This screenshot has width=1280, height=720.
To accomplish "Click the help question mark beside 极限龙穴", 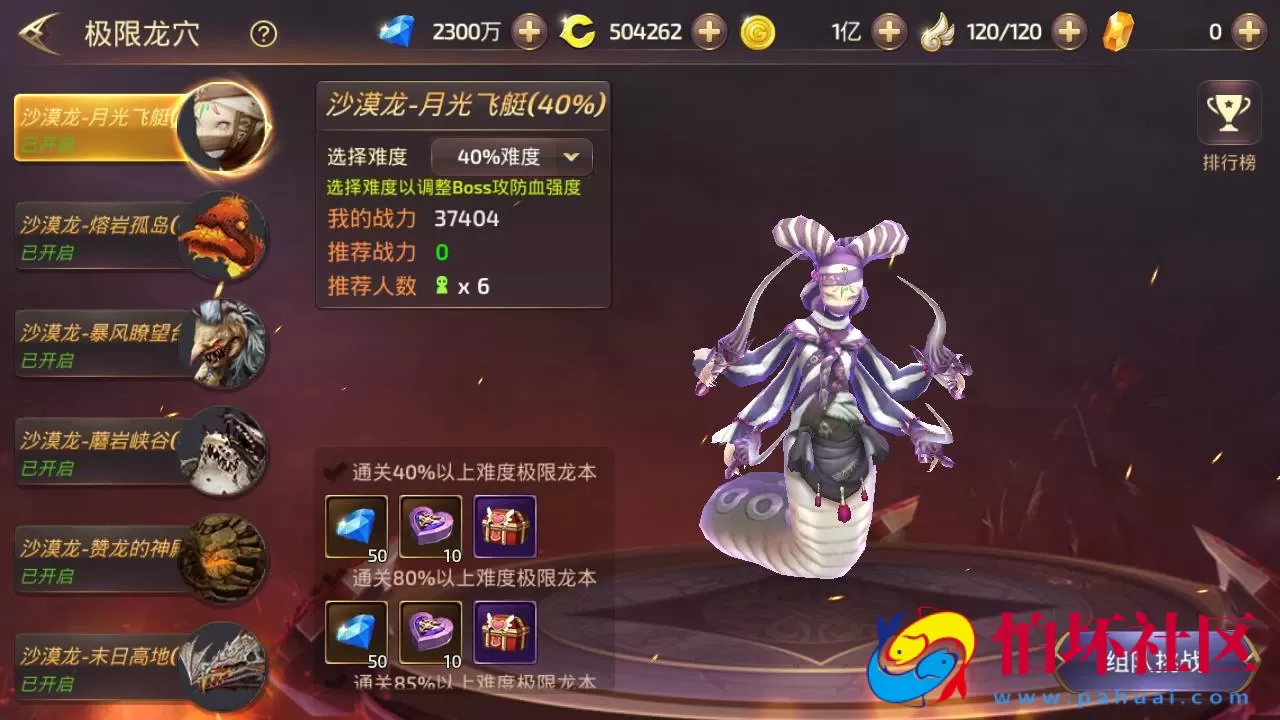I will click(x=262, y=33).
